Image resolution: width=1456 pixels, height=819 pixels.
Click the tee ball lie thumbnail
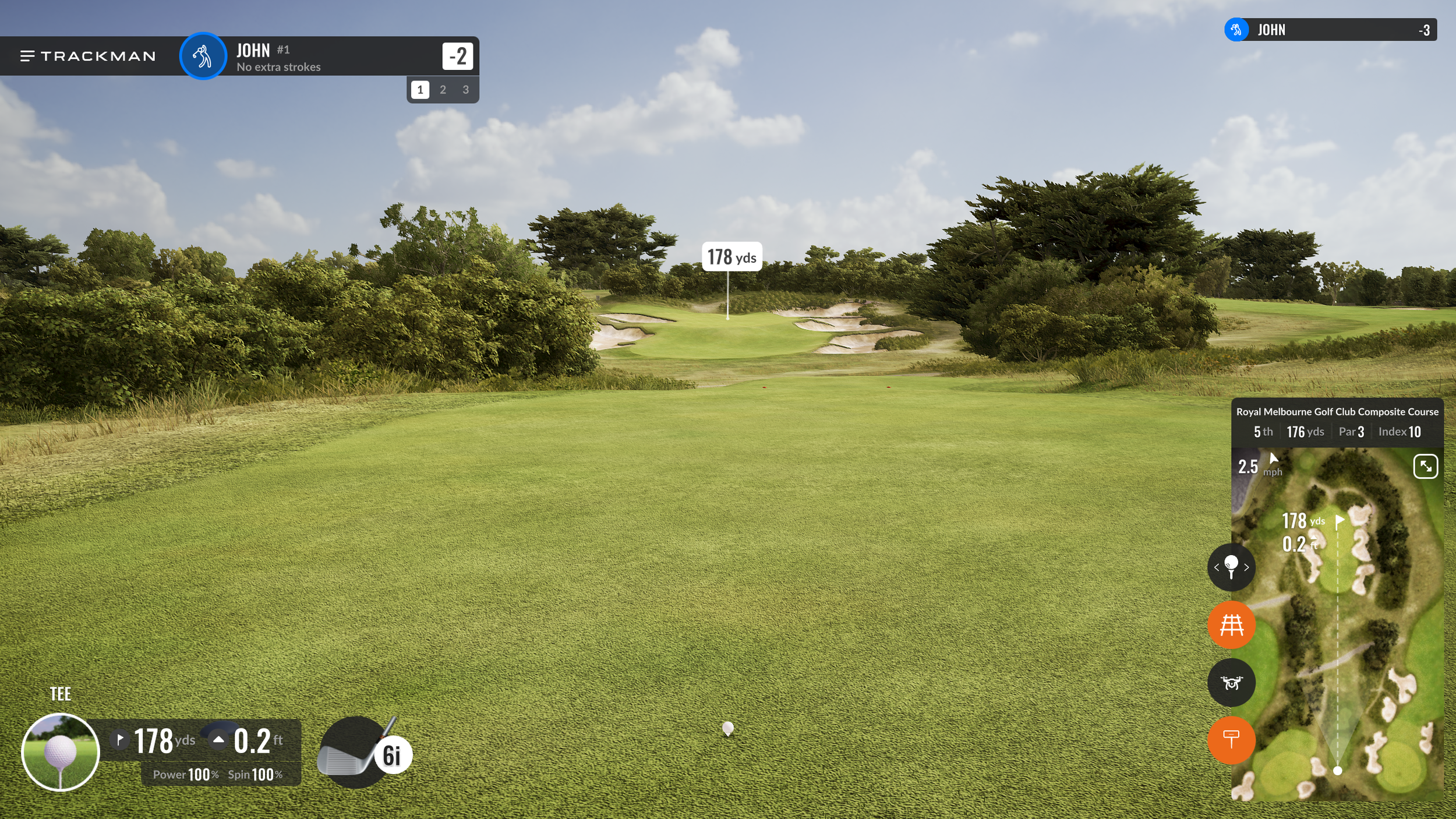pyautogui.click(x=61, y=752)
